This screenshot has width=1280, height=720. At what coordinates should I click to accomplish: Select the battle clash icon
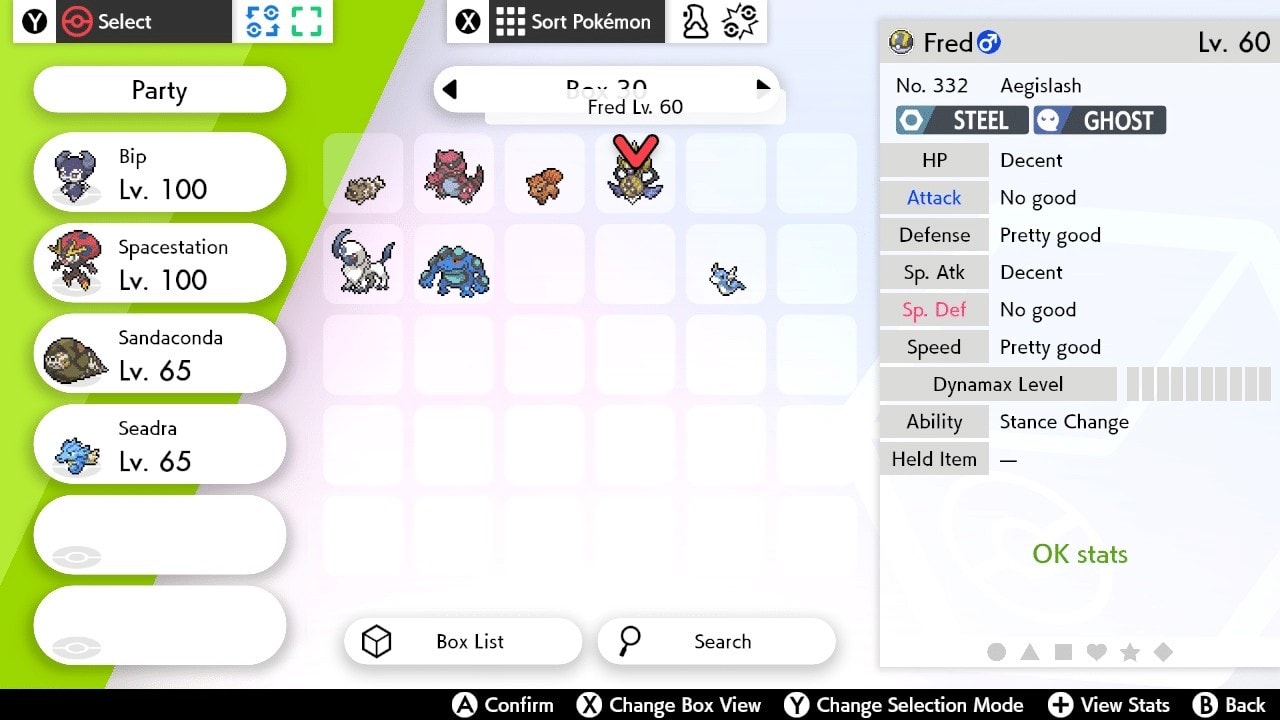click(x=741, y=21)
